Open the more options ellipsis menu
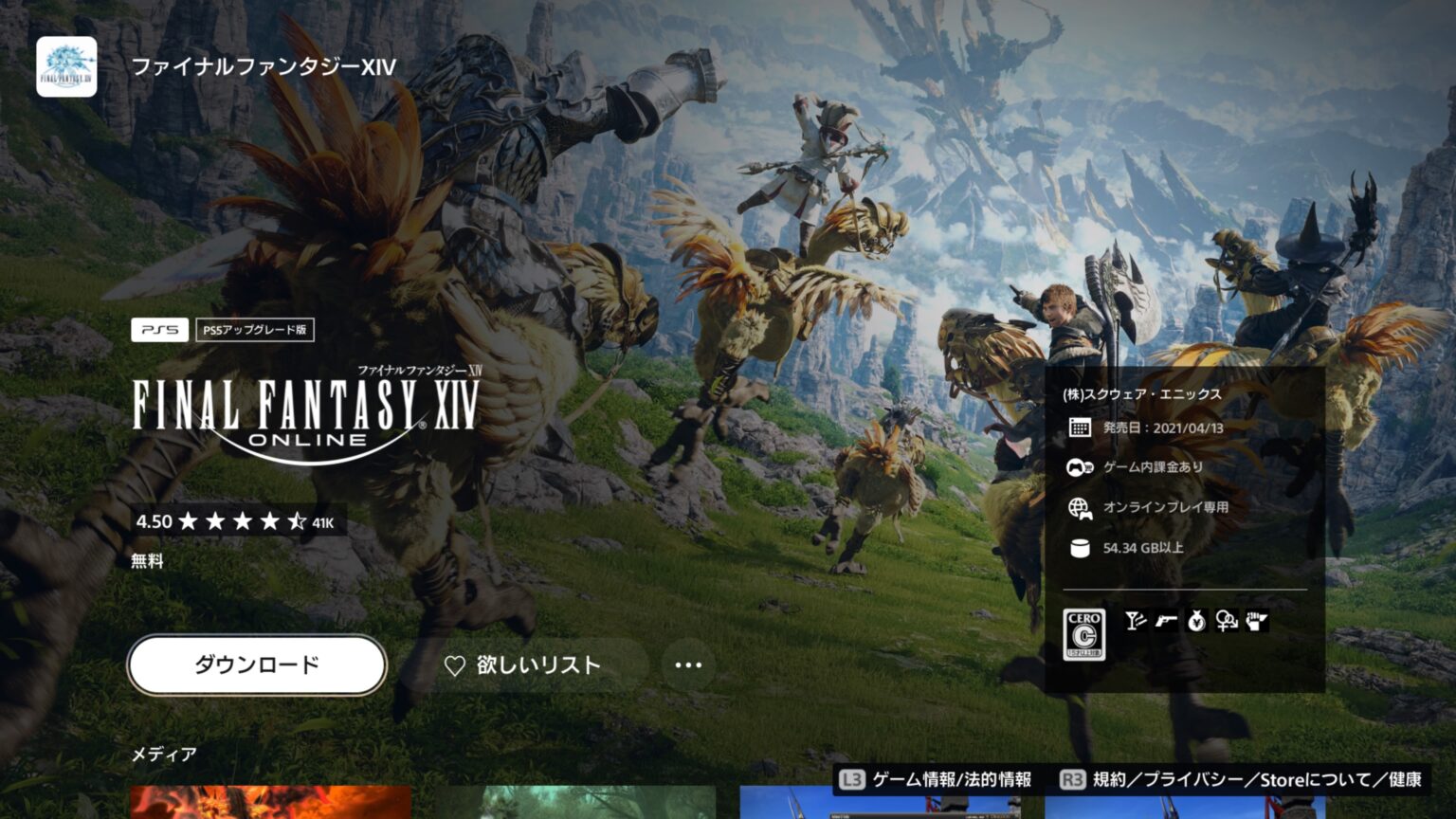 tap(687, 665)
